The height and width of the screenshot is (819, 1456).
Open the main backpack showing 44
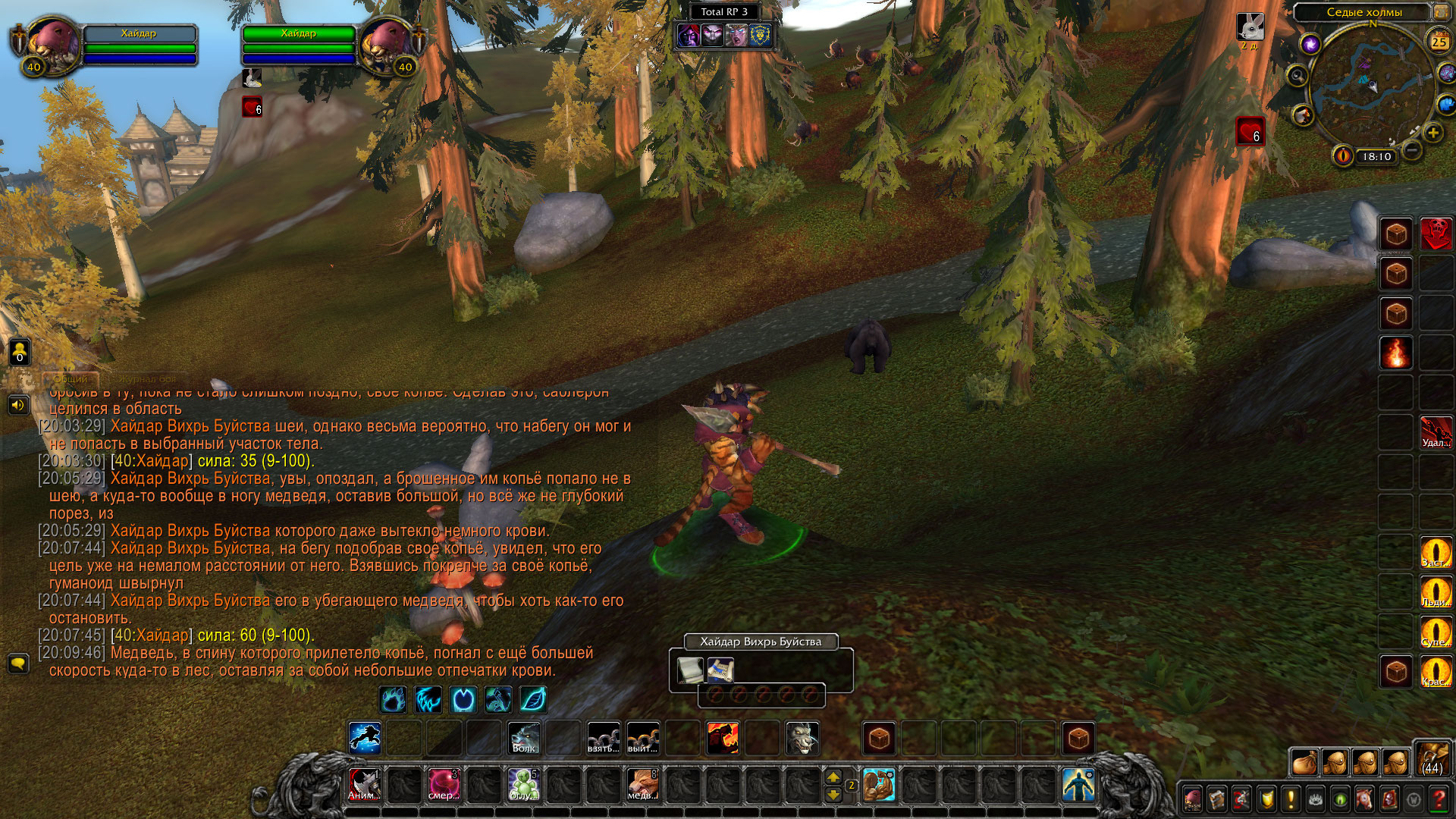(1432, 759)
